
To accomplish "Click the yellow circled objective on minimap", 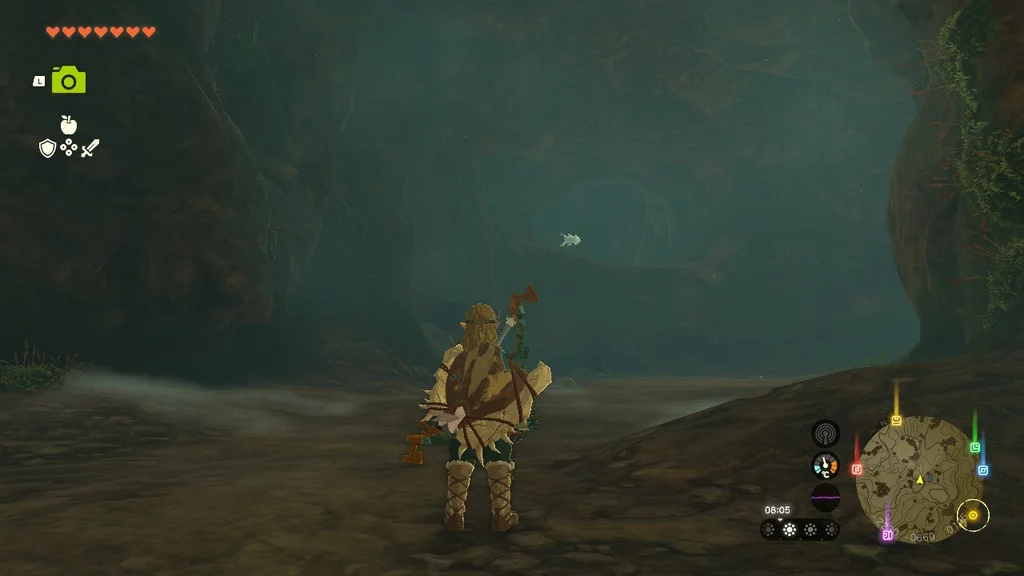I will (972, 516).
